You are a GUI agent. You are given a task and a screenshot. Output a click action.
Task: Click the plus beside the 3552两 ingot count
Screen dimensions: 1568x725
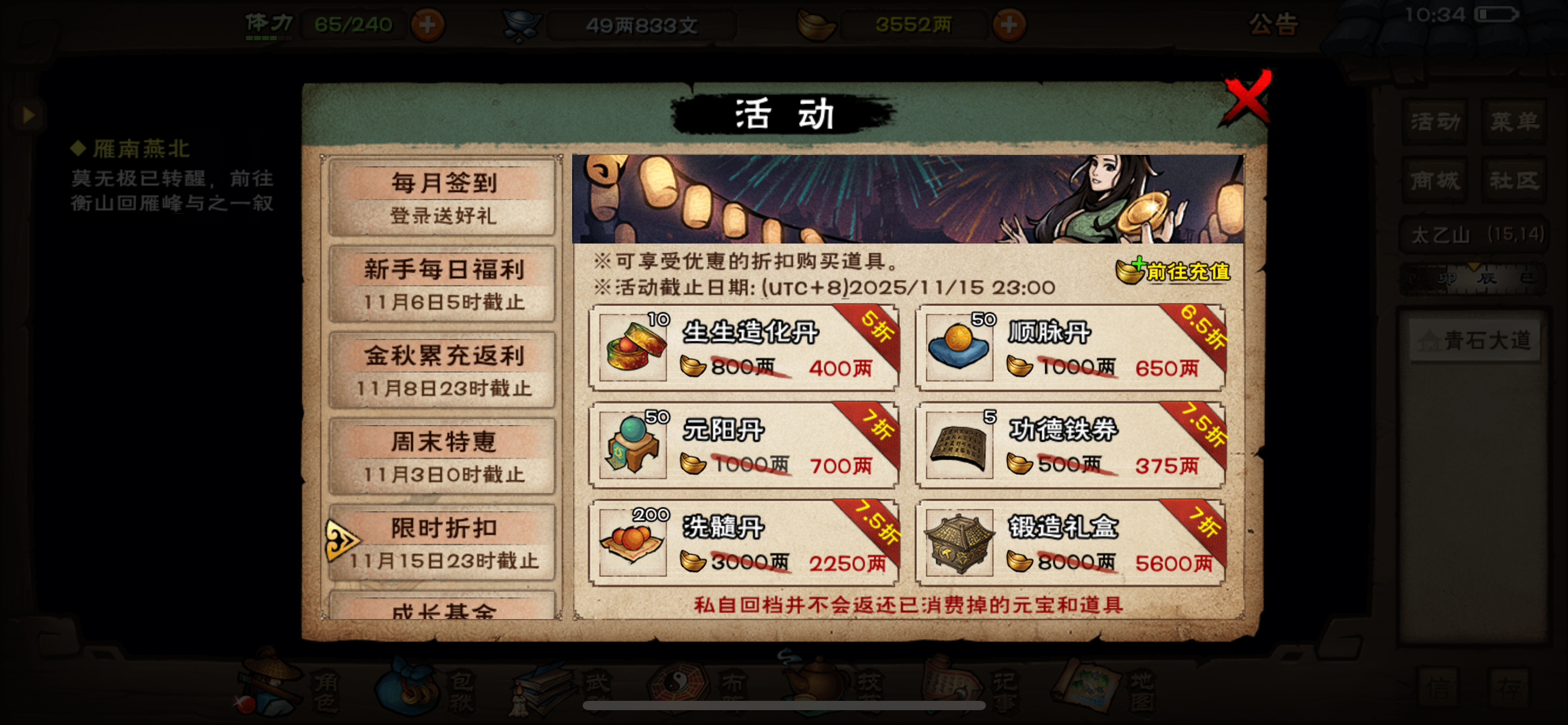click(1010, 25)
